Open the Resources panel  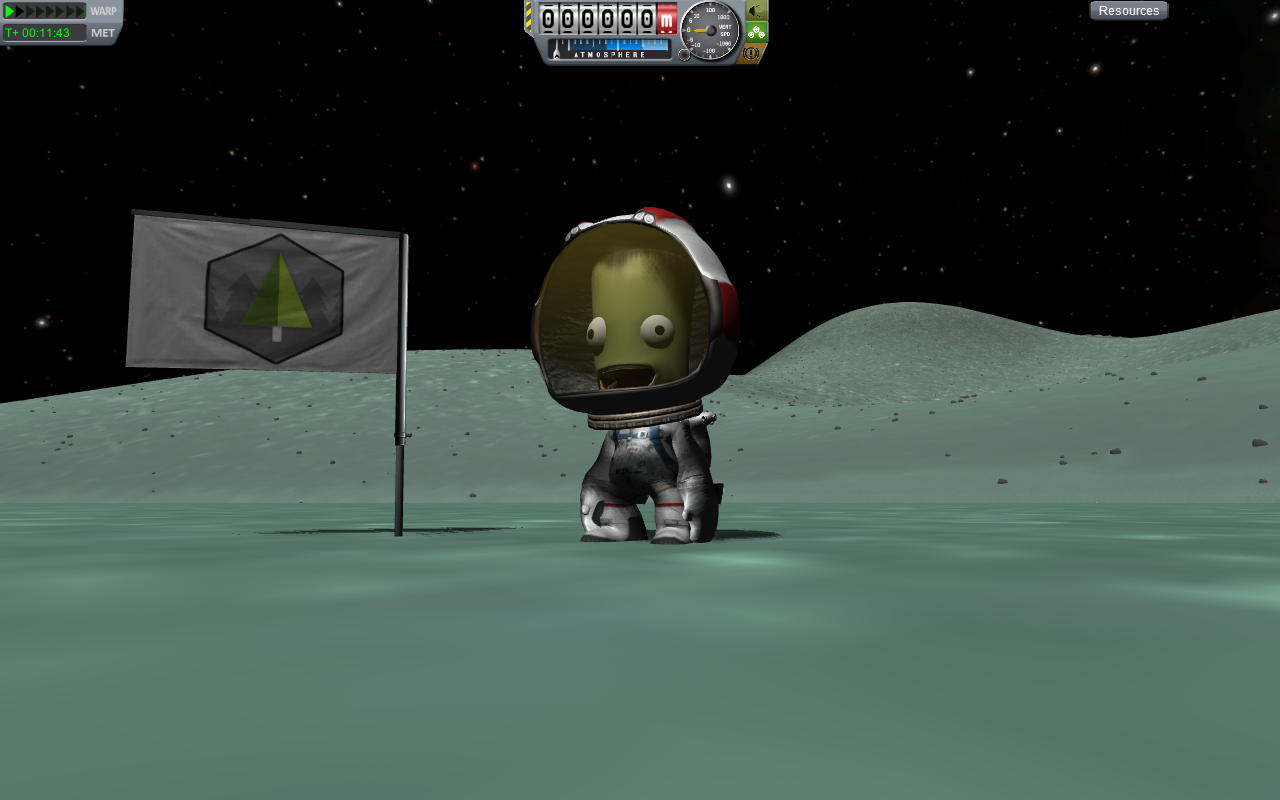pos(1128,9)
